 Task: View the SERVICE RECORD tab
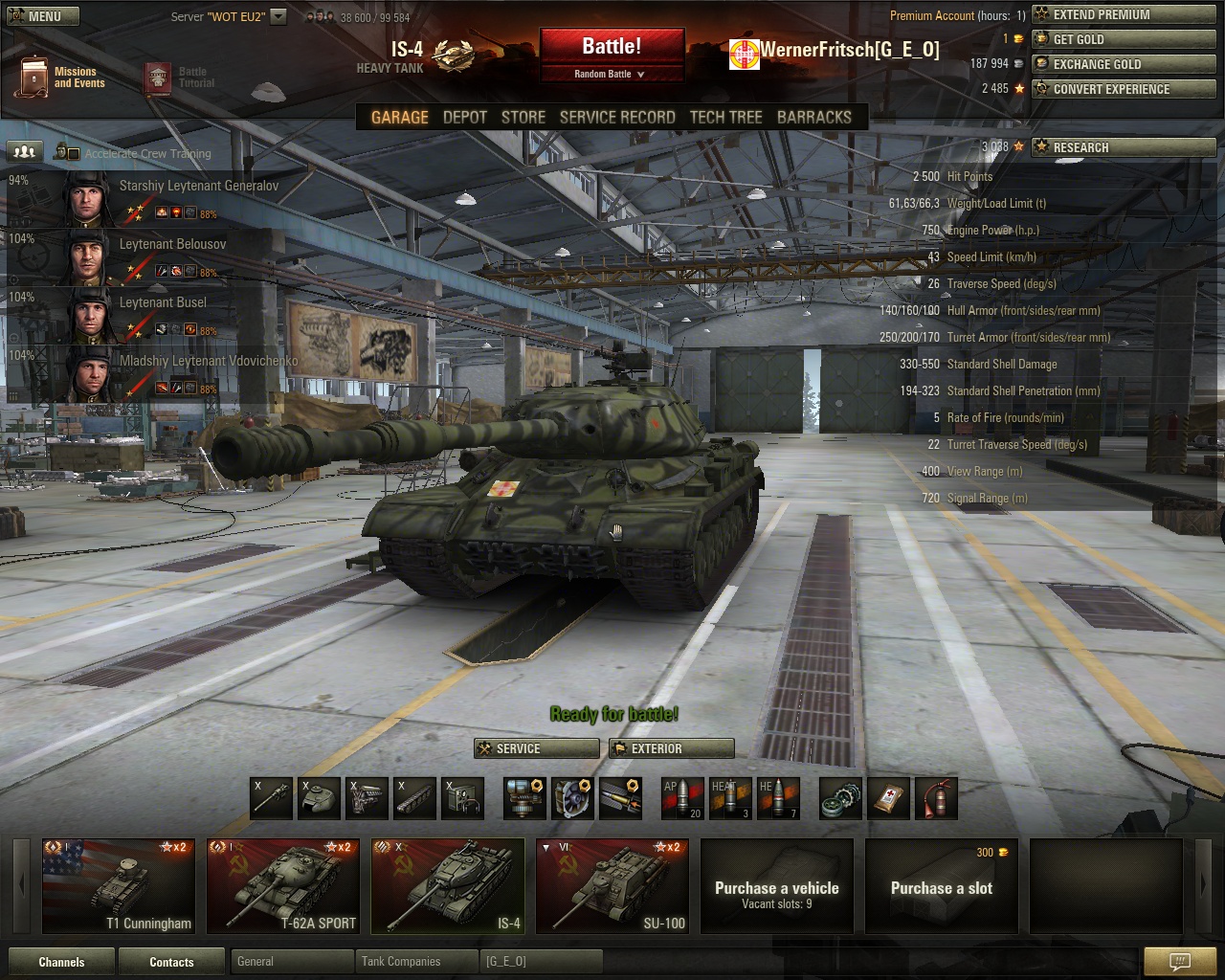pos(617,117)
